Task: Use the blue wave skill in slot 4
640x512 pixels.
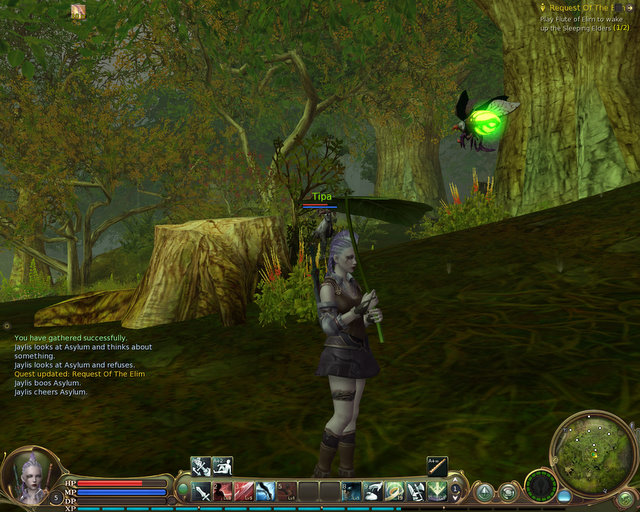Action: (265, 491)
